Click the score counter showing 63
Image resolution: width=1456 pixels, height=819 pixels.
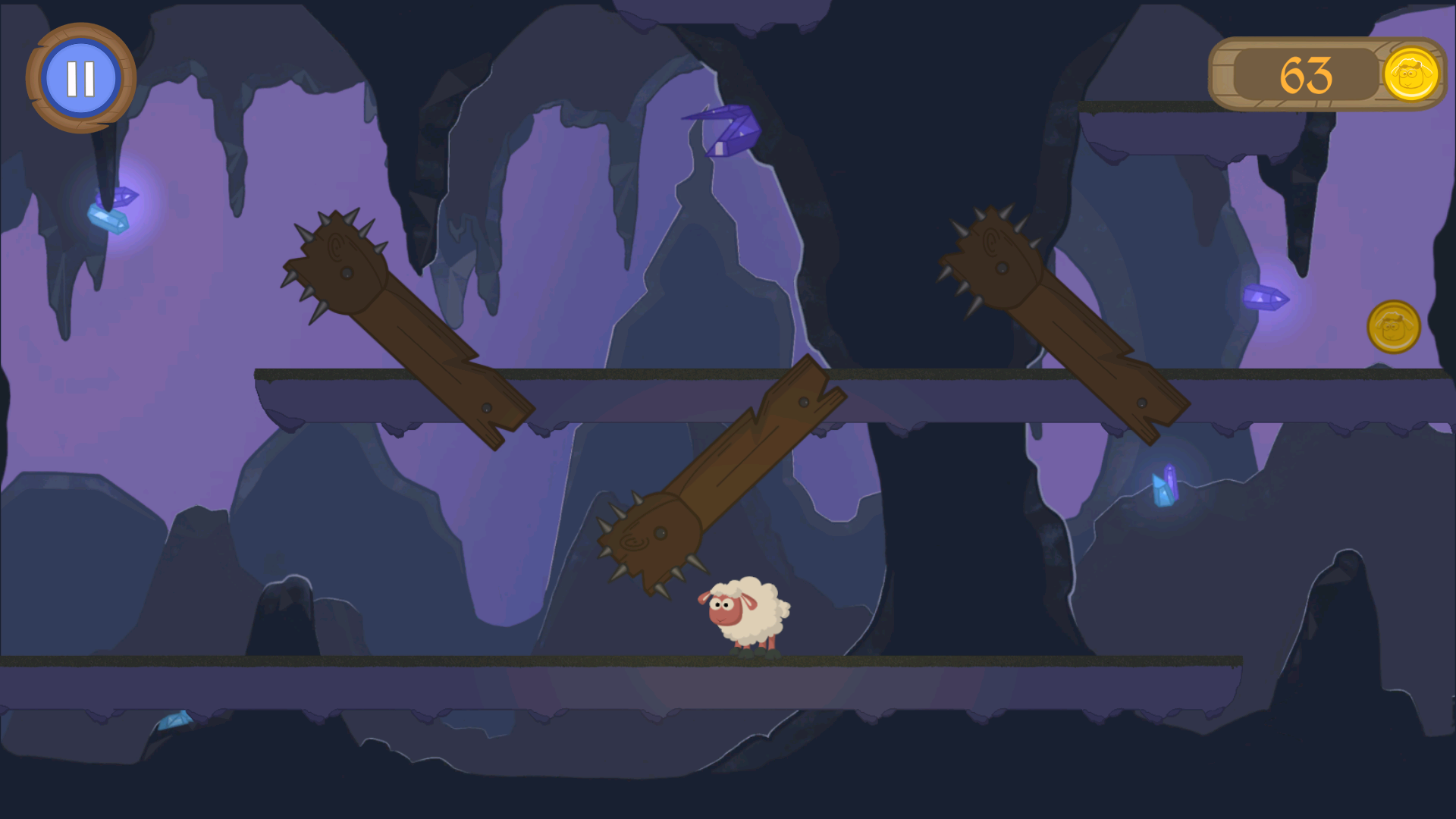coord(1307,75)
